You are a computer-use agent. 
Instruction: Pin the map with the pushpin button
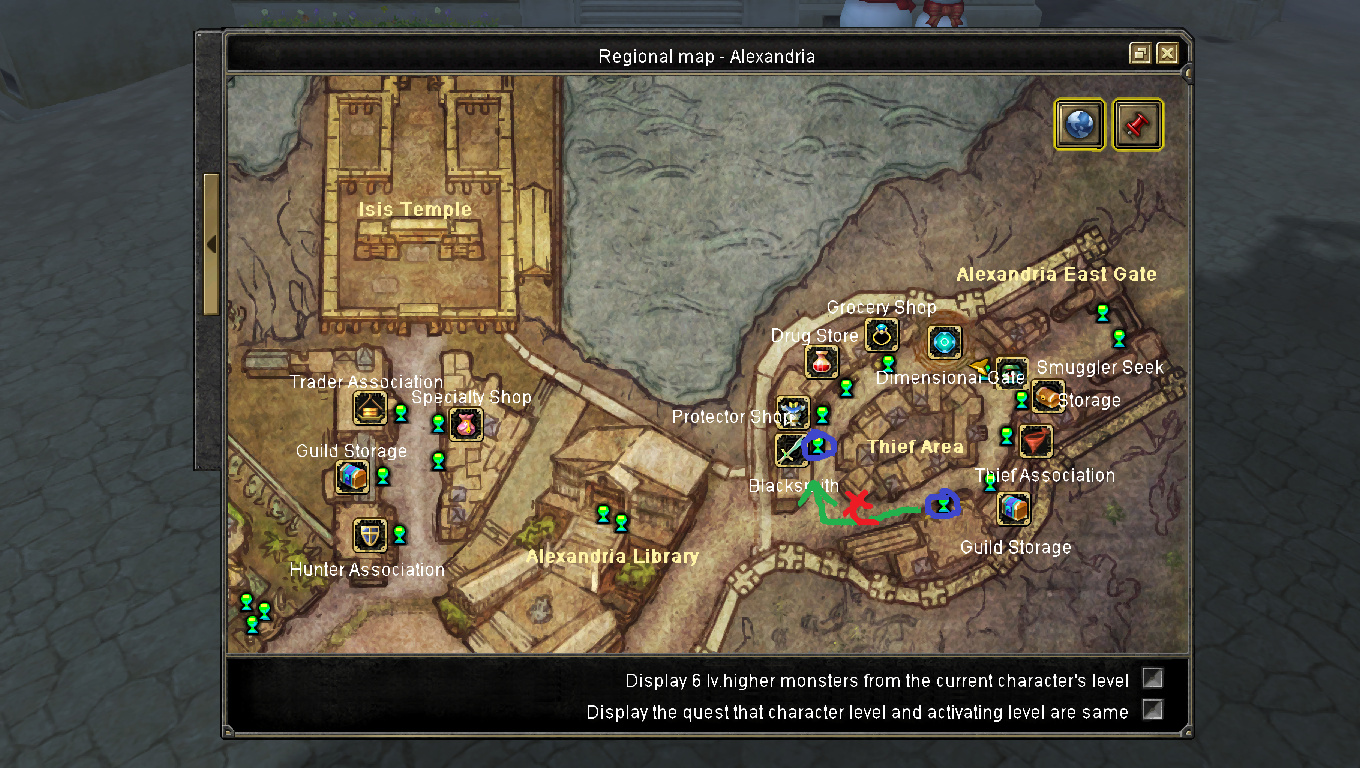tap(1138, 124)
